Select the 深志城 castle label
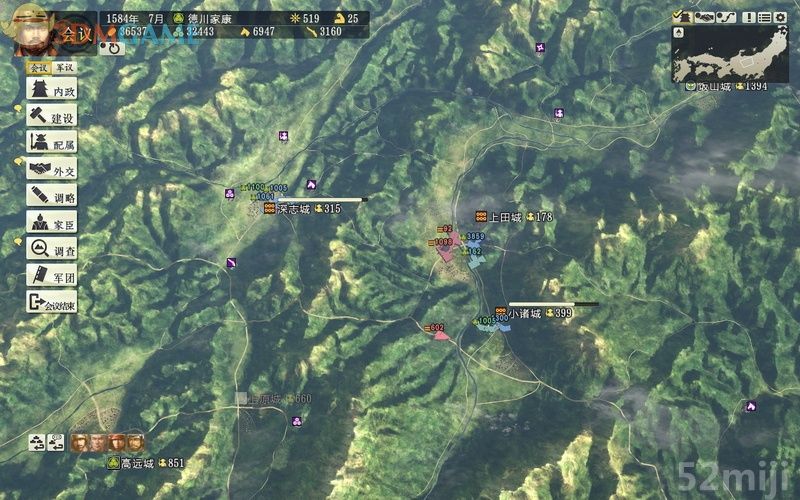The height and width of the screenshot is (500, 800). 293,209
